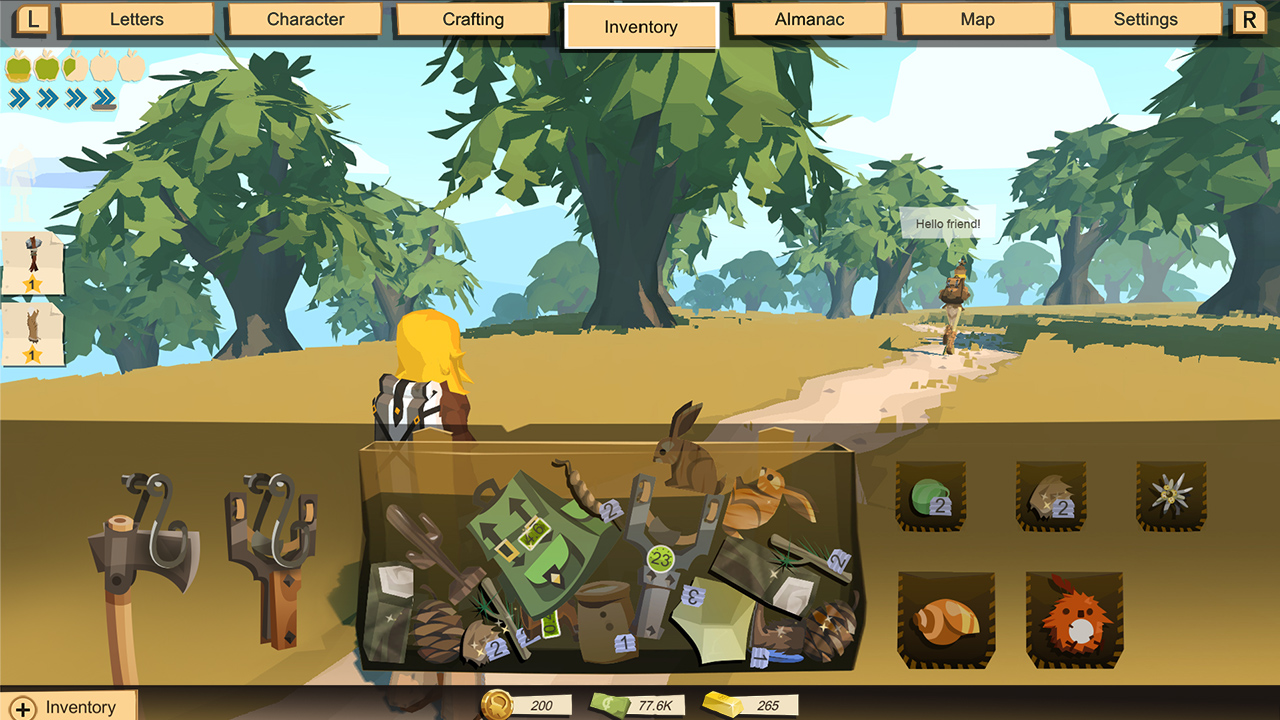
Task: Open the Map screen
Action: [x=975, y=19]
